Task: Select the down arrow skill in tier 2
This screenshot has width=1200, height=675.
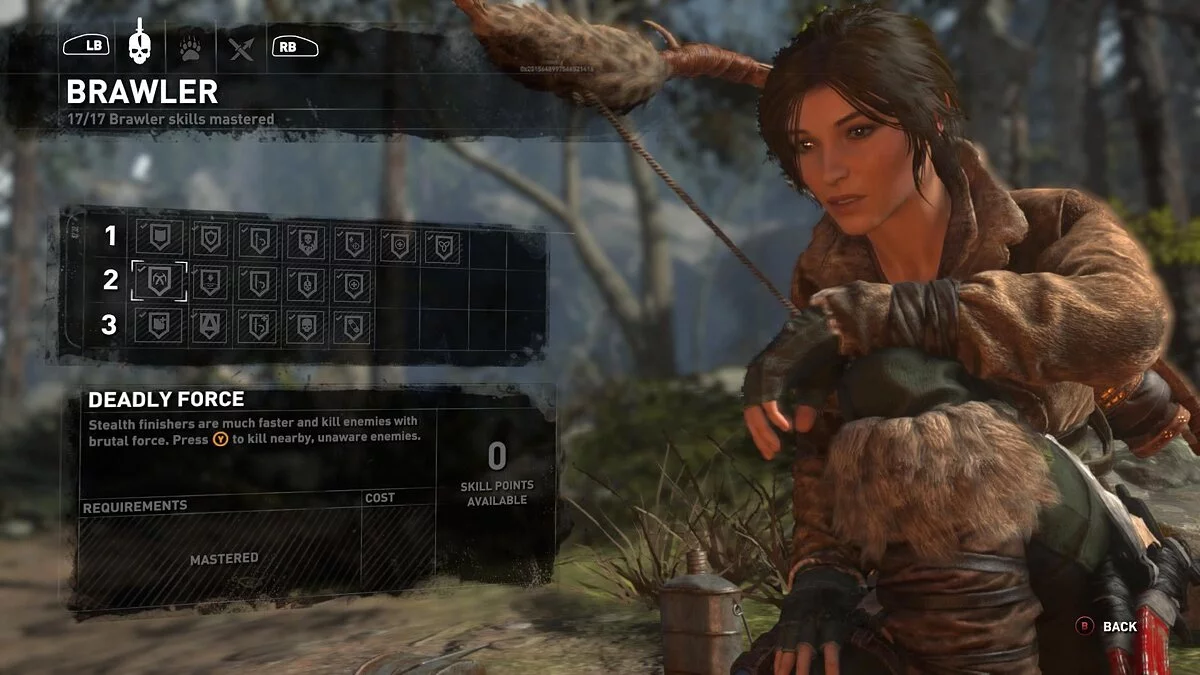Action: pos(209,281)
